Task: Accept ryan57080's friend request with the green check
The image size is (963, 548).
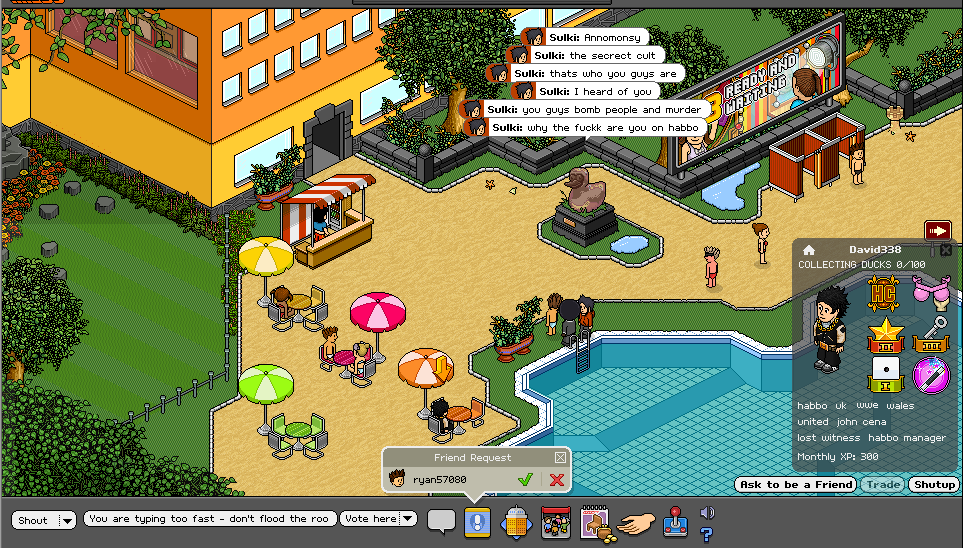Action: (525, 480)
